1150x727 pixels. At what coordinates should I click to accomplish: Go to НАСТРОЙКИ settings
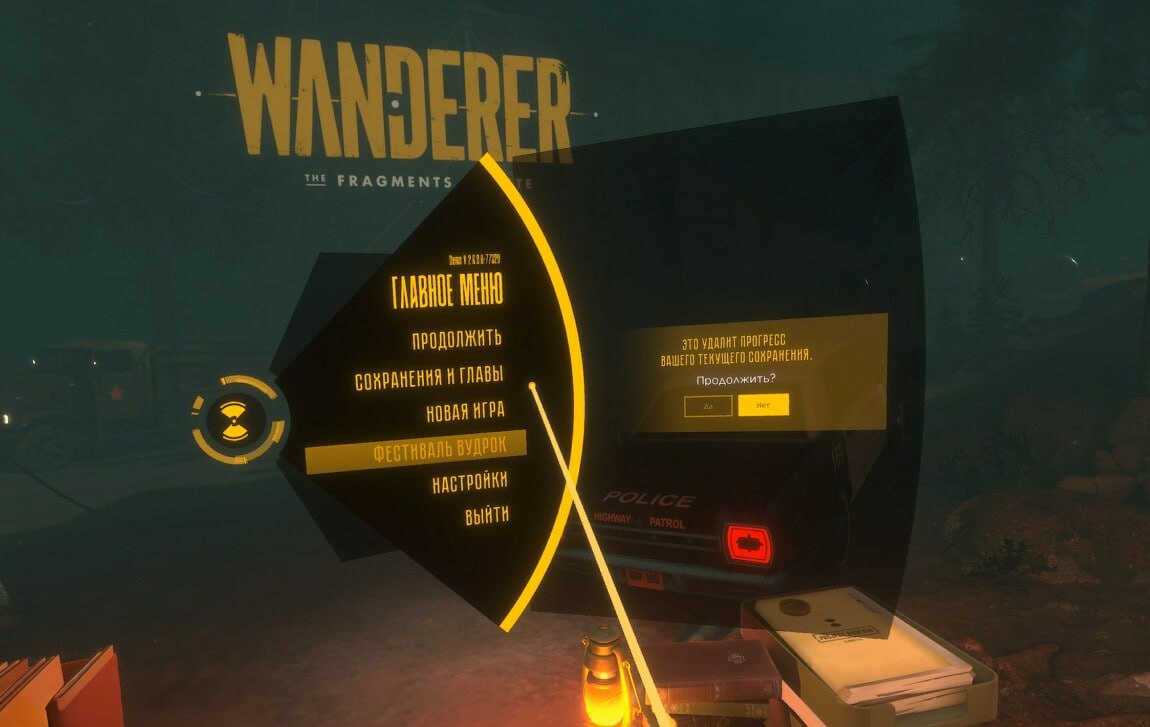(470, 483)
